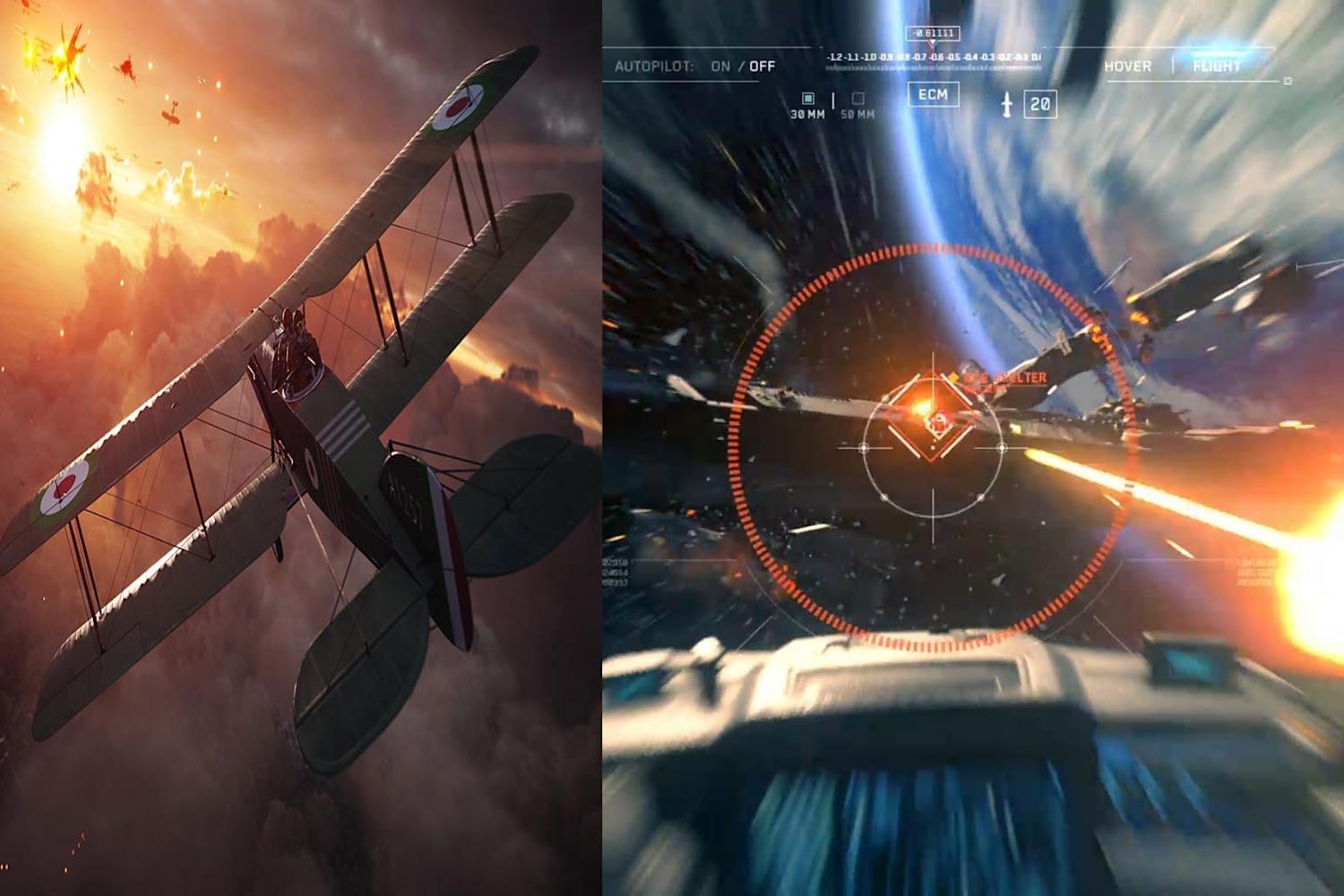Image resolution: width=1344 pixels, height=896 pixels.
Task: Expand the numeric data readout on the left edge
Action: pos(615,573)
